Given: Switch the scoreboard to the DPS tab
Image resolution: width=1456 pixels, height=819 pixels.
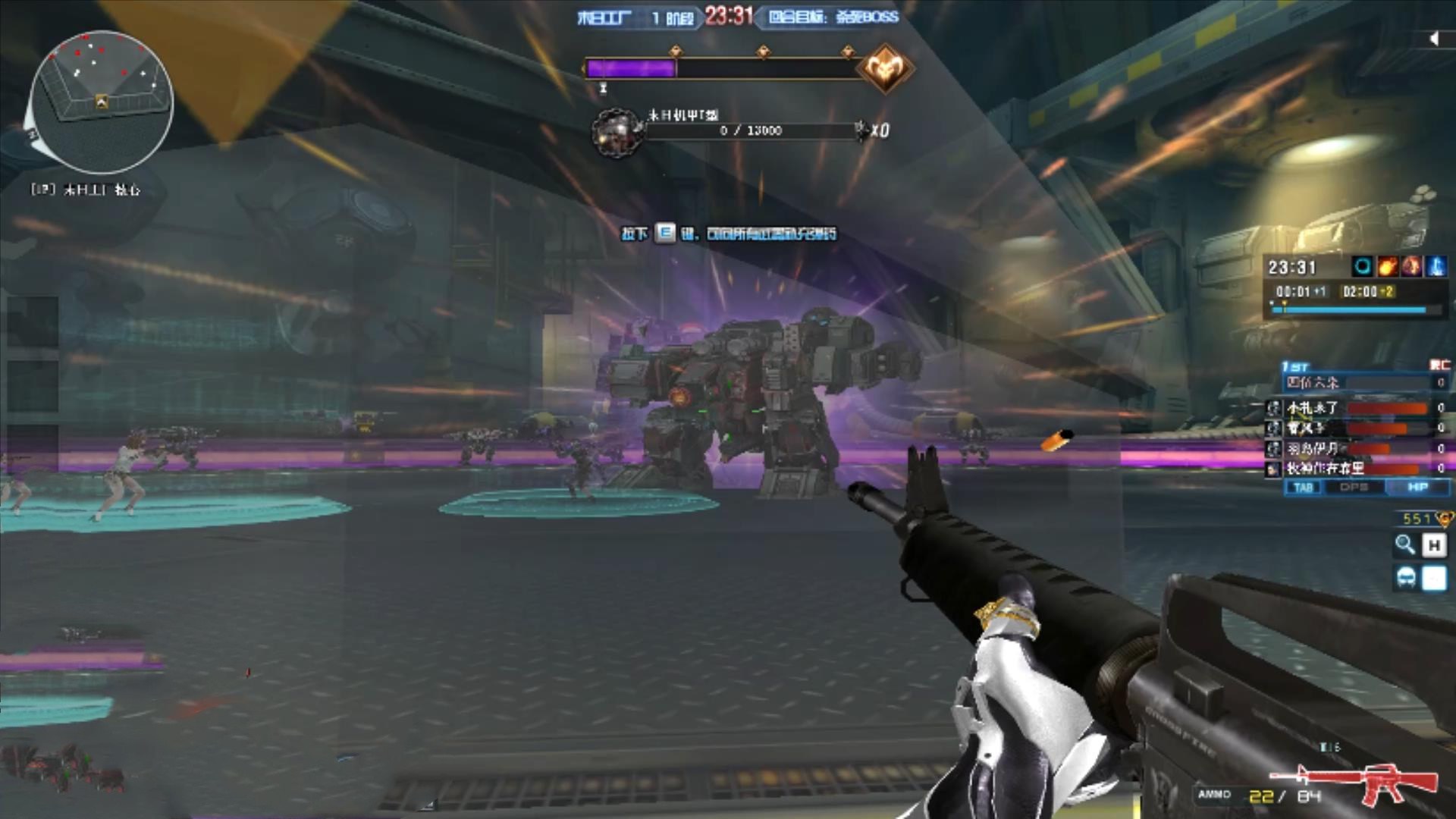Looking at the screenshot, I should (1354, 488).
